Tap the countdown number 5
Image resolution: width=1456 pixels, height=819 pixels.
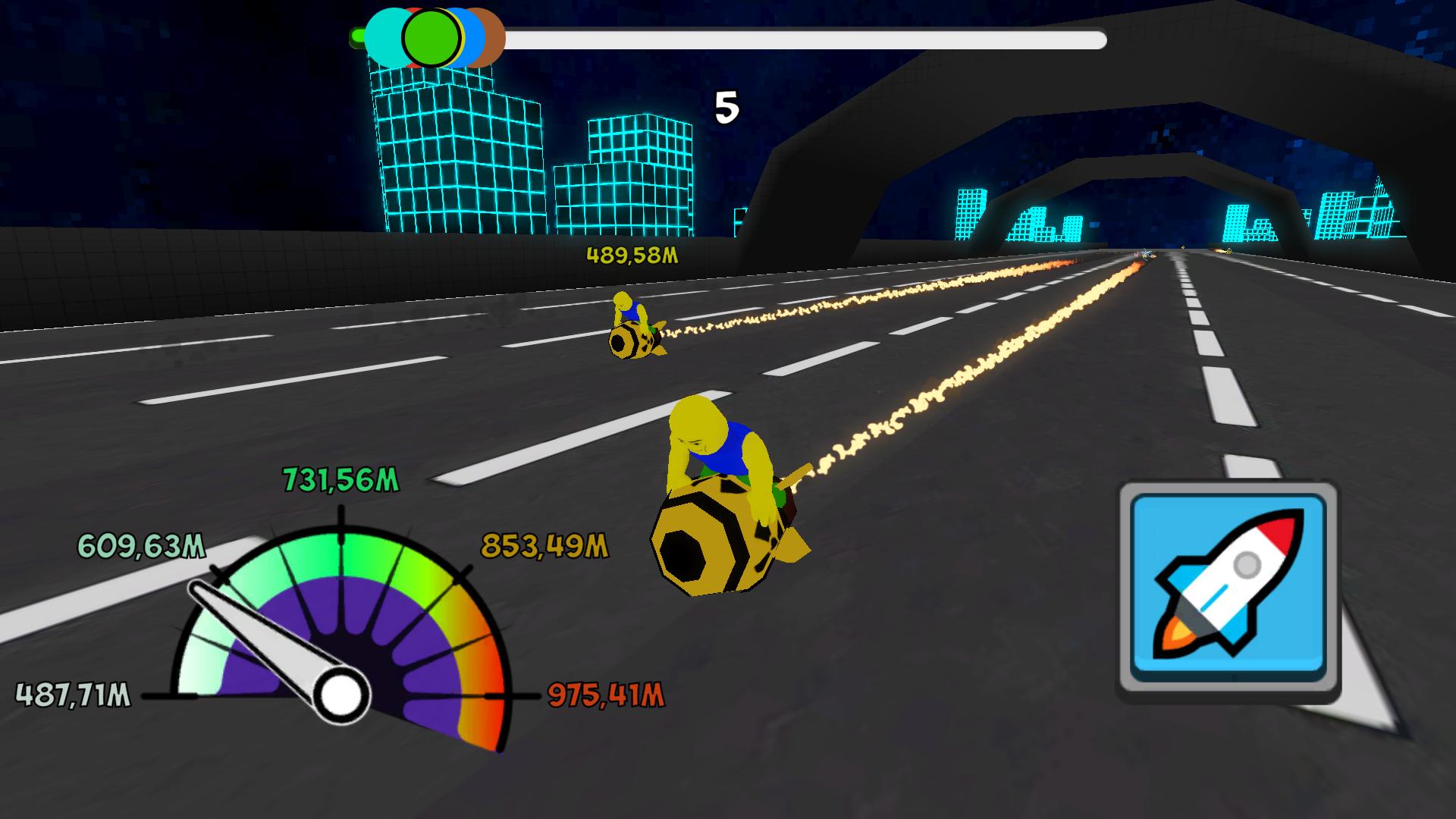pos(726,108)
